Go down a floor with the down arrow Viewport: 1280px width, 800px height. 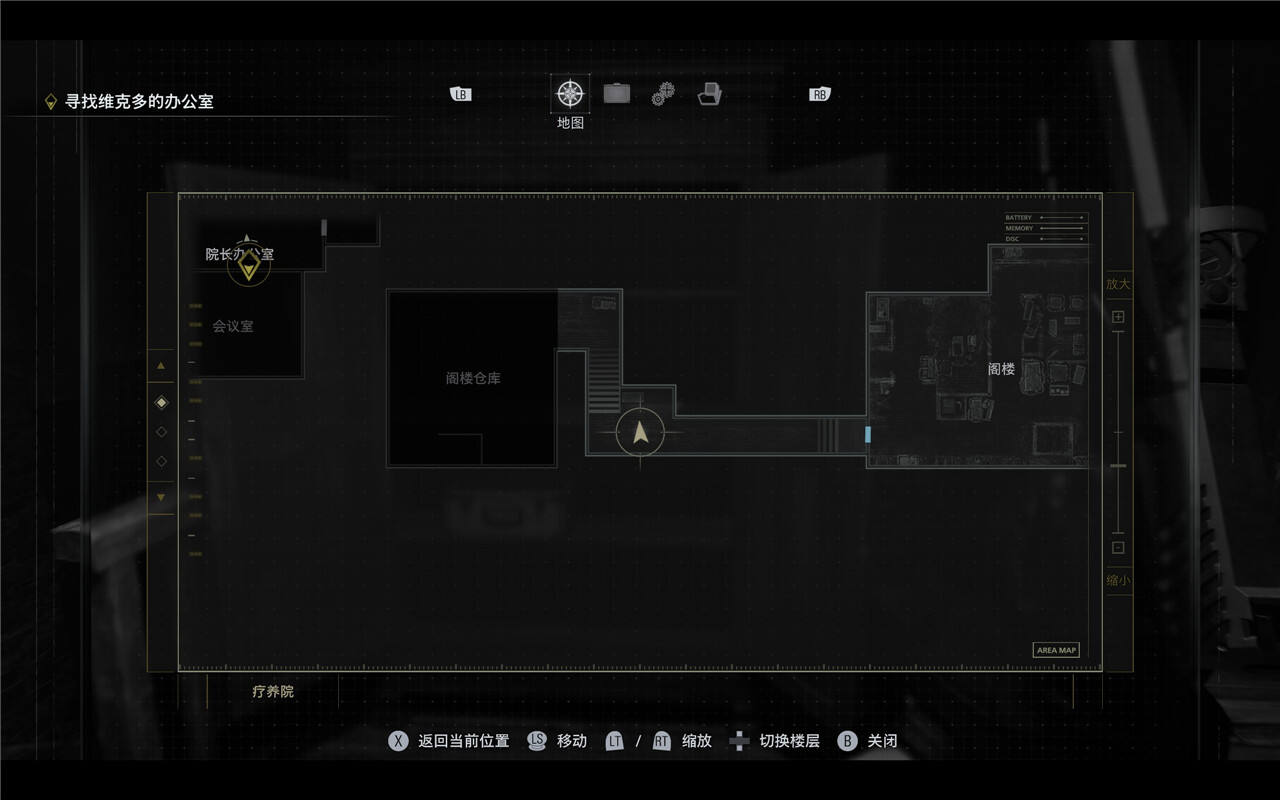point(161,497)
